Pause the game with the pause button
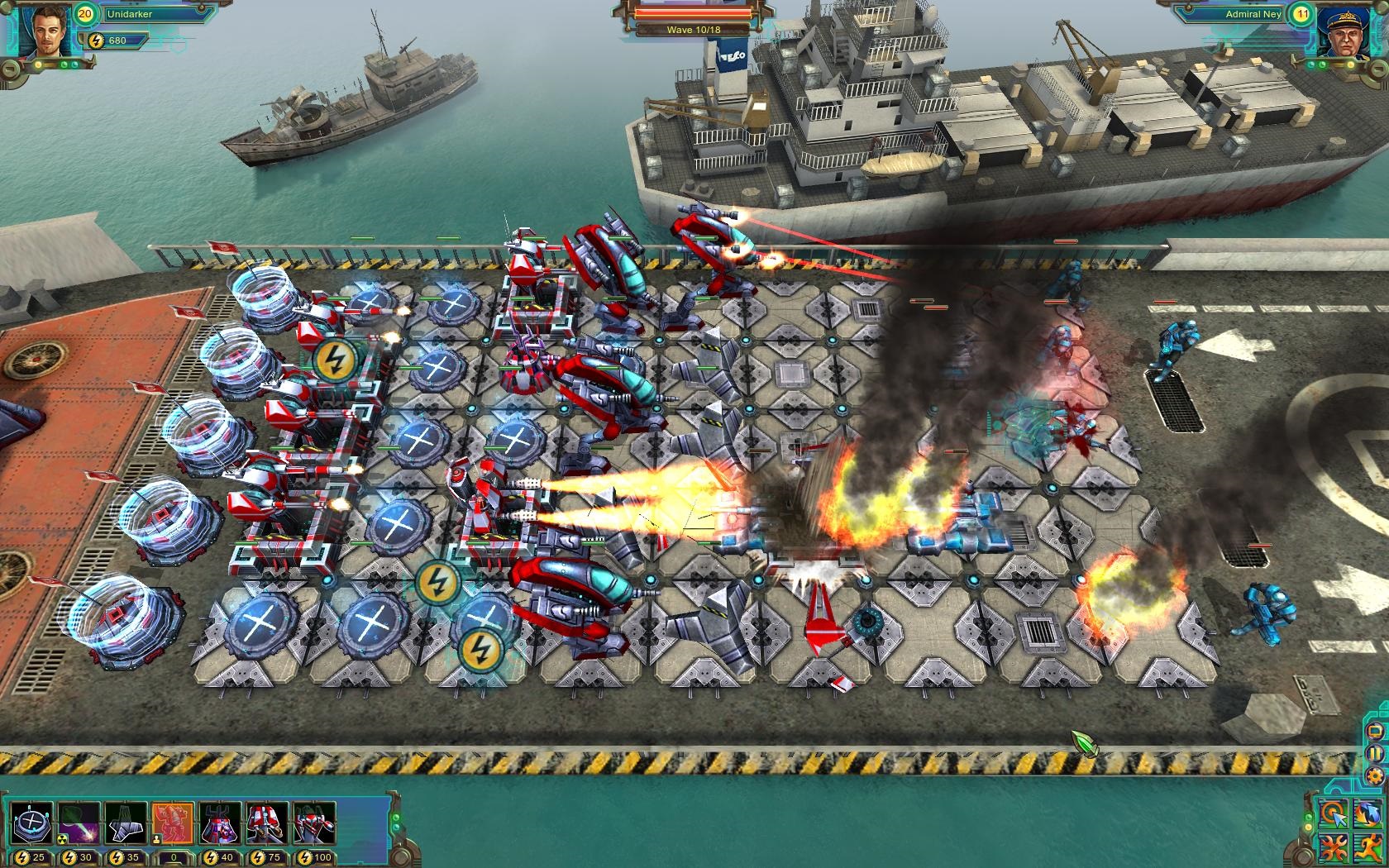Image resolution: width=1389 pixels, height=868 pixels. coord(1375,754)
